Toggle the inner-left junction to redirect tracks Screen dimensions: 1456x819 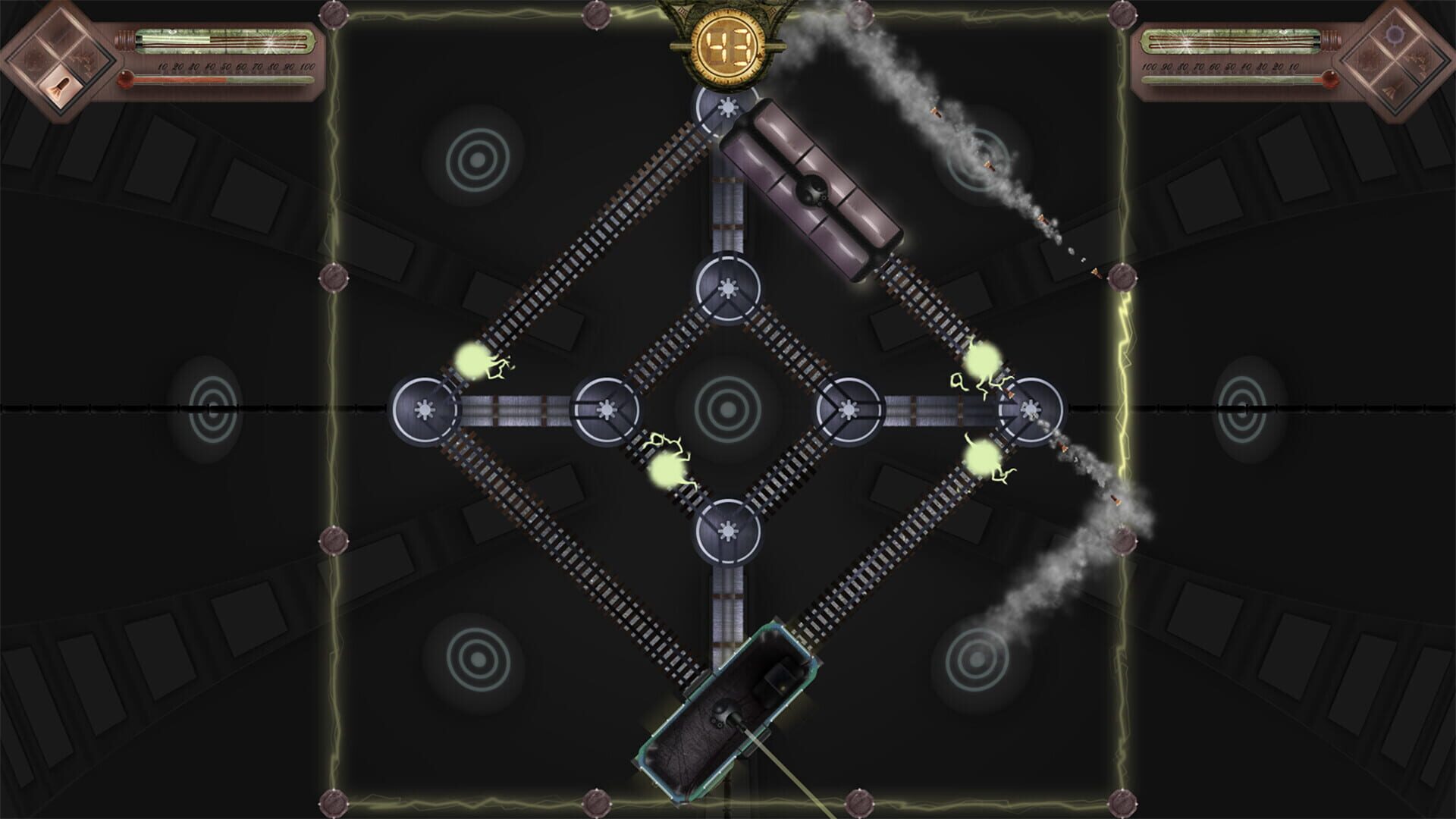[605, 409]
